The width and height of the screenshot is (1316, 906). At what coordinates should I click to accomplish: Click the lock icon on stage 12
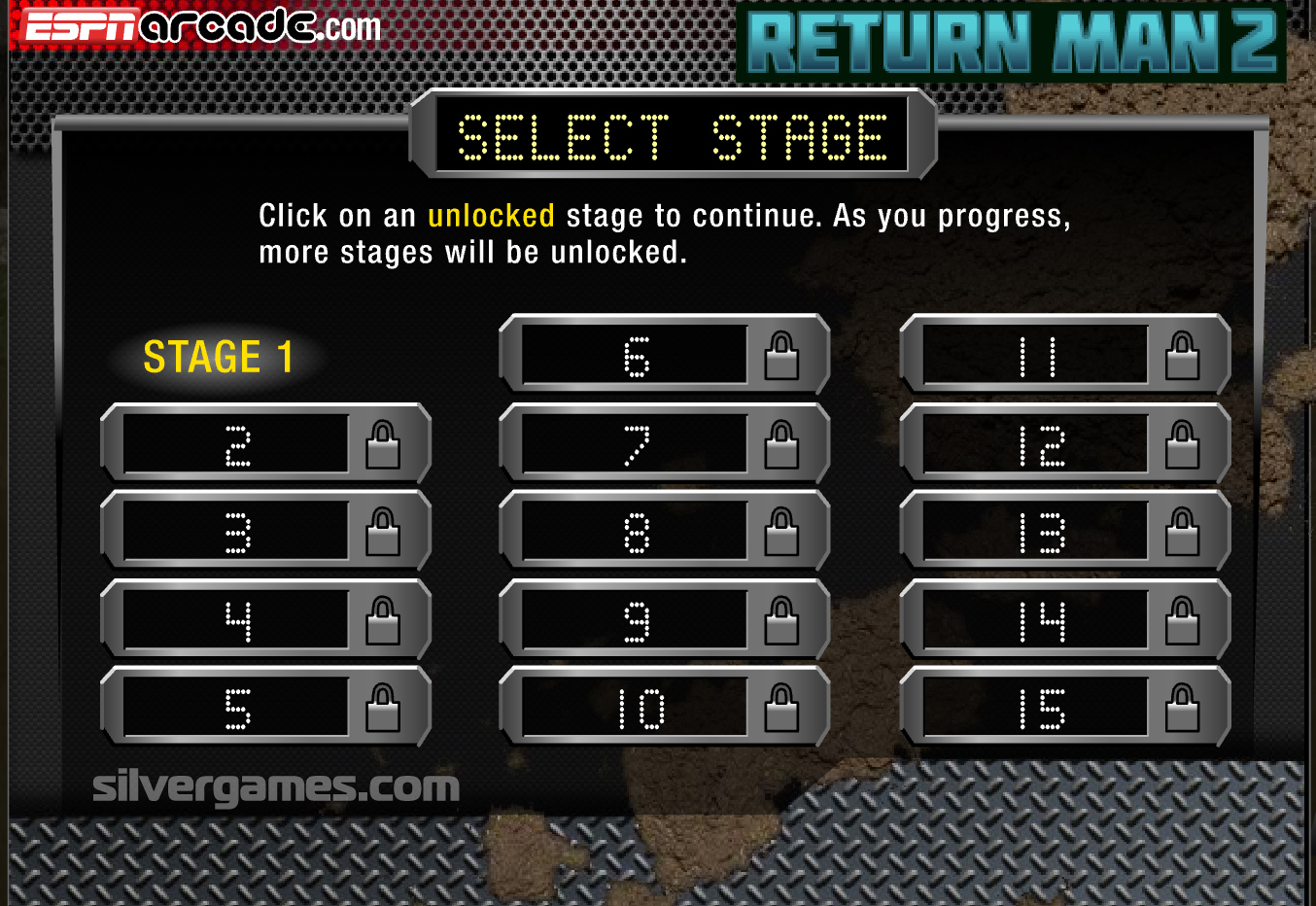[1185, 444]
